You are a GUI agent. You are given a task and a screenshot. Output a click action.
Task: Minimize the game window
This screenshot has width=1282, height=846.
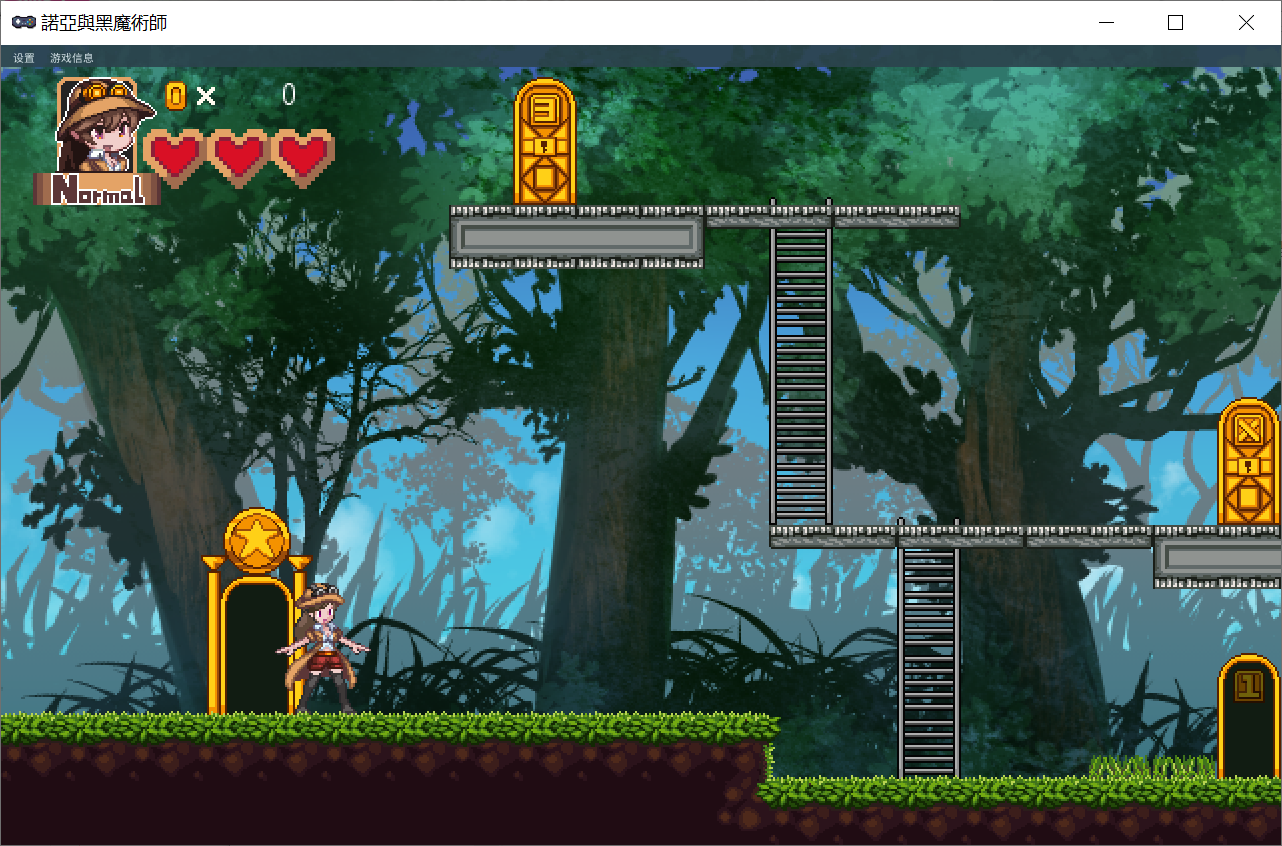click(1106, 22)
